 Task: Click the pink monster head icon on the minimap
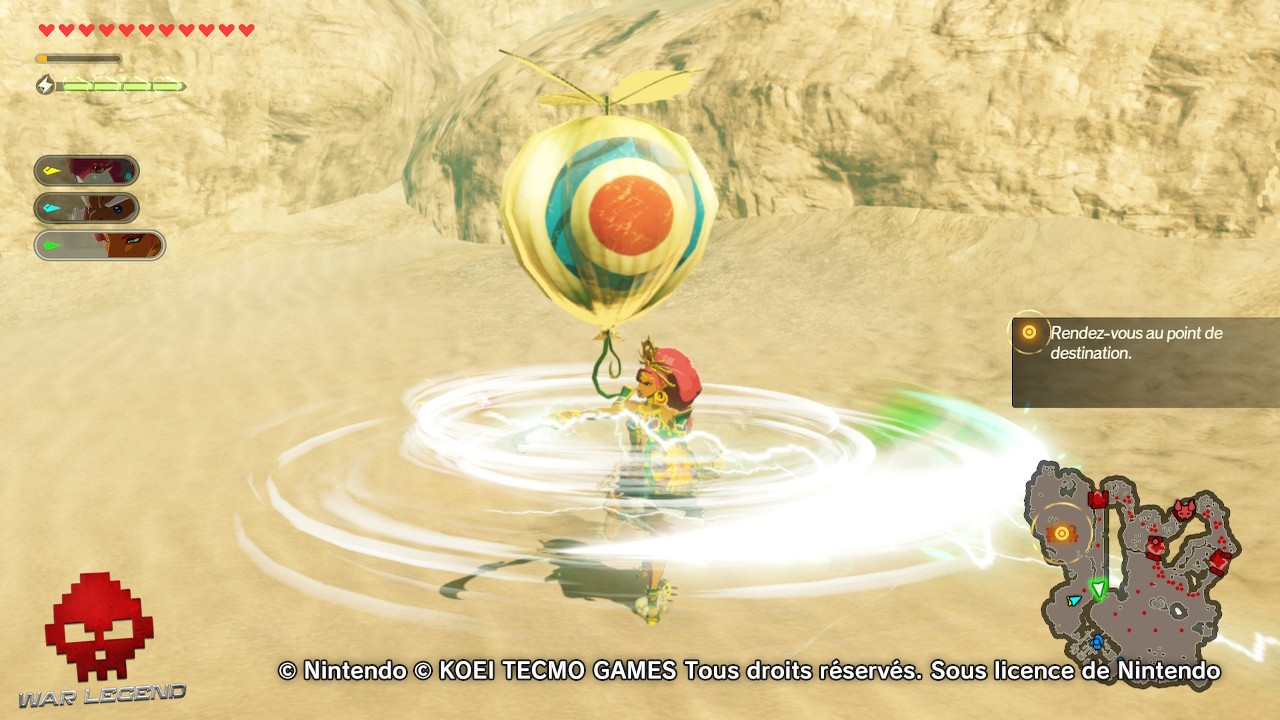1183,509
